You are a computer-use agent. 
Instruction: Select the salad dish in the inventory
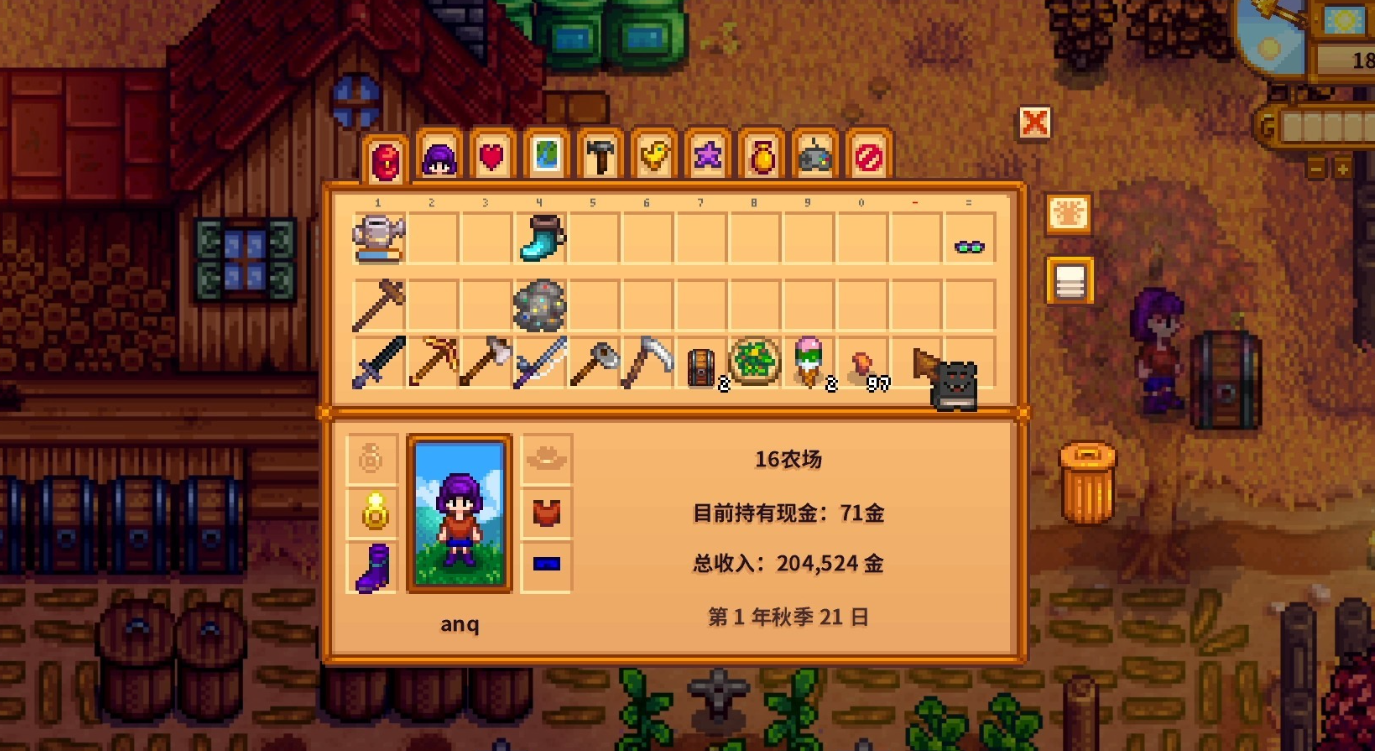(x=755, y=362)
